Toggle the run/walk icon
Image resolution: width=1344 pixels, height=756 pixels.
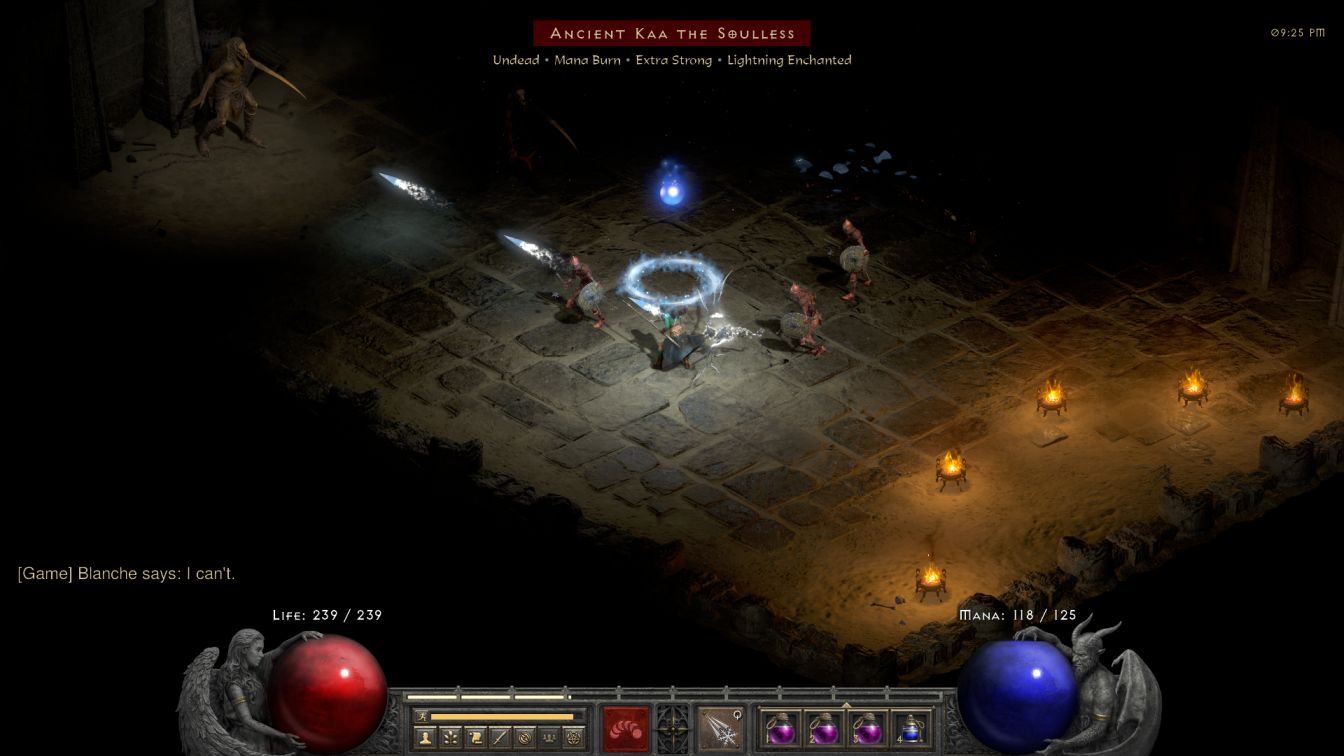[420, 716]
